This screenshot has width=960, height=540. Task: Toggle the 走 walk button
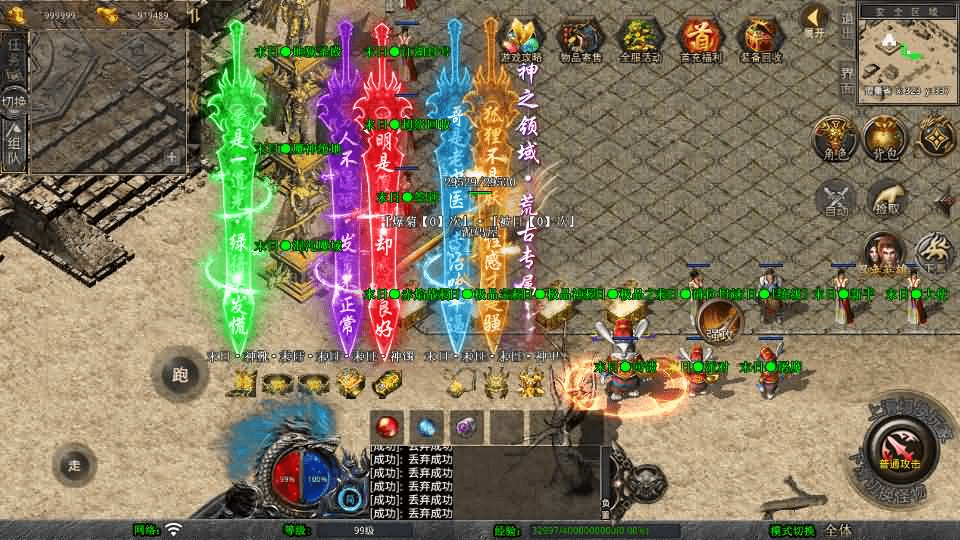click(x=75, y=464)
